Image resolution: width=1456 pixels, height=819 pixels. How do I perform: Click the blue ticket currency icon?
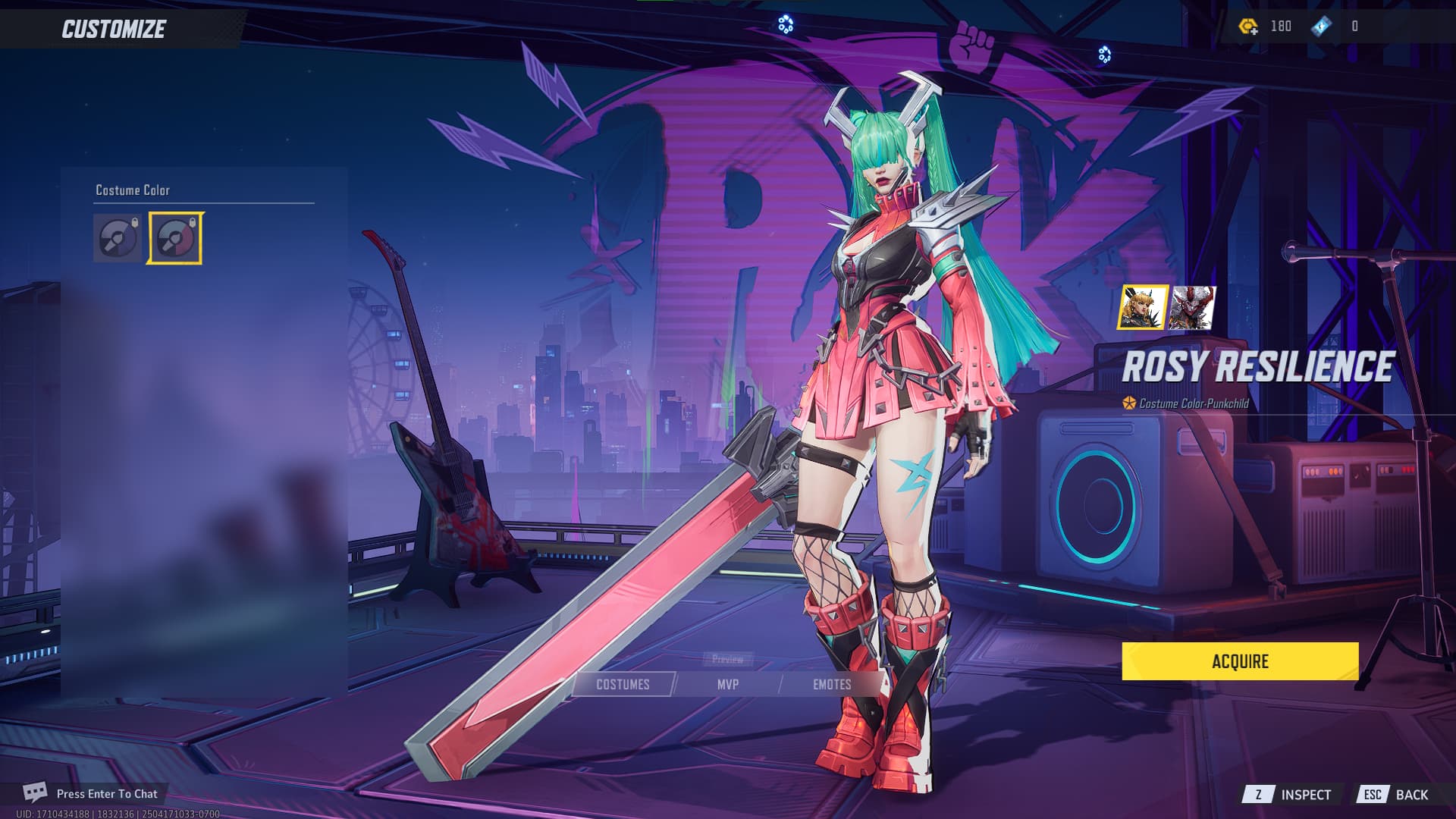[x=1322, y=27]
